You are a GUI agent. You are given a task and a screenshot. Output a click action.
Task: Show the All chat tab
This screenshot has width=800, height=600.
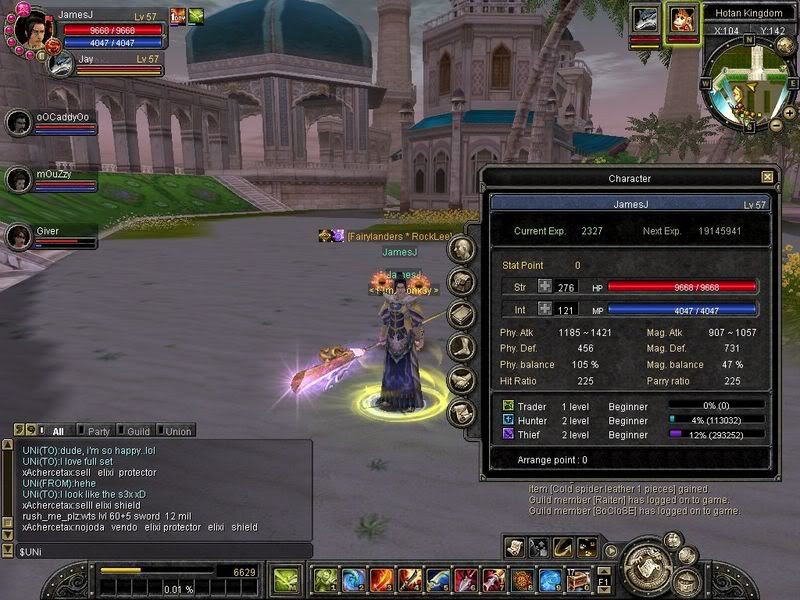click(x=57, y=431)
